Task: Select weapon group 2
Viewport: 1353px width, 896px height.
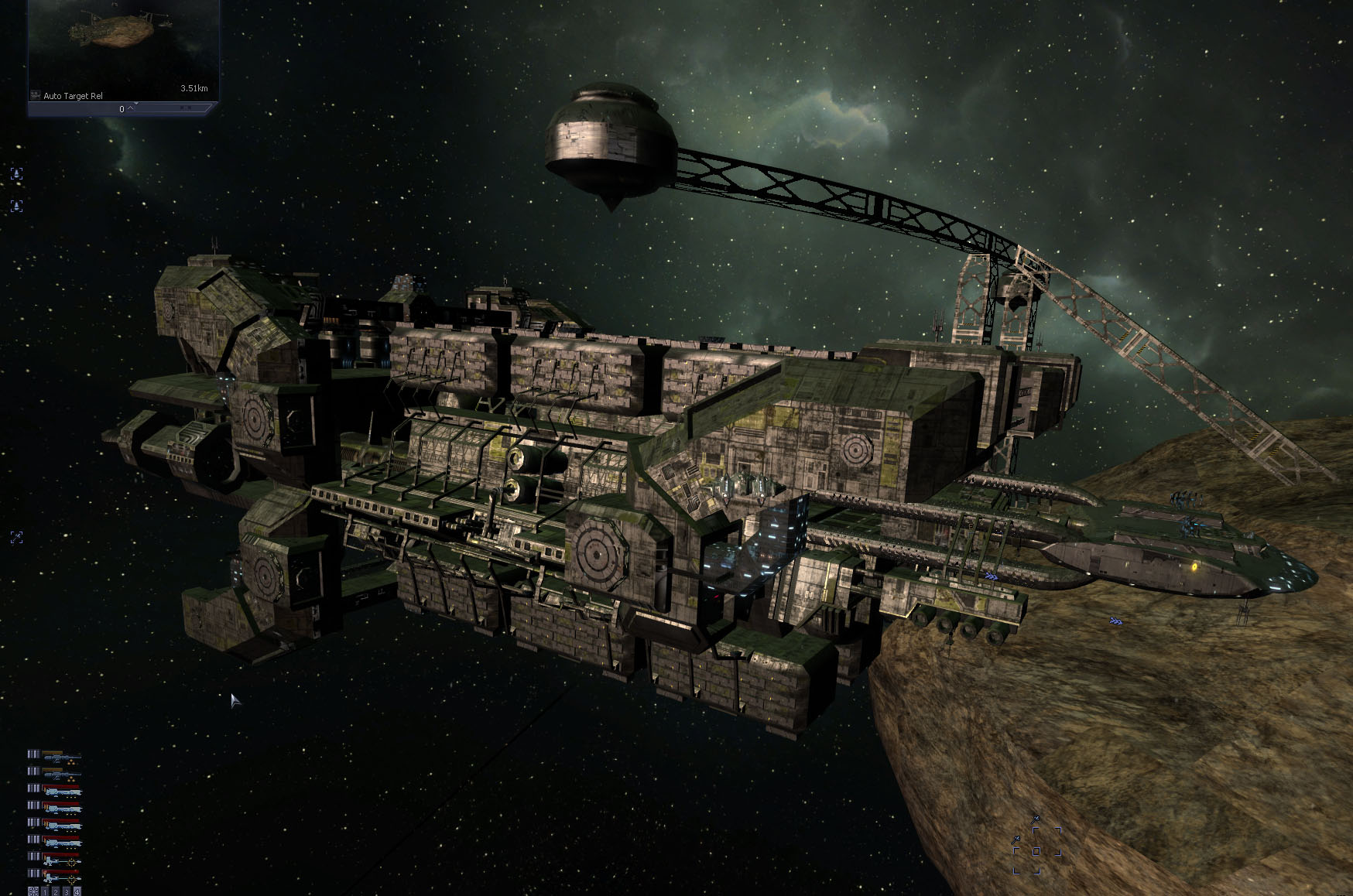Action: click(x=56, y=891)
